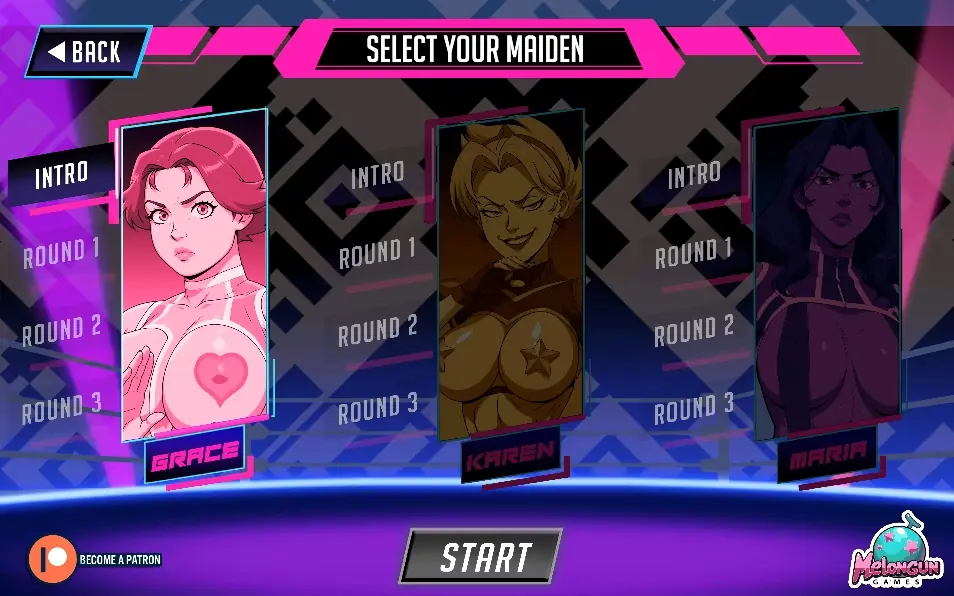Go back using the Back button
The height and width of the screenshot is (596, 954).
[x=87, y=52]
